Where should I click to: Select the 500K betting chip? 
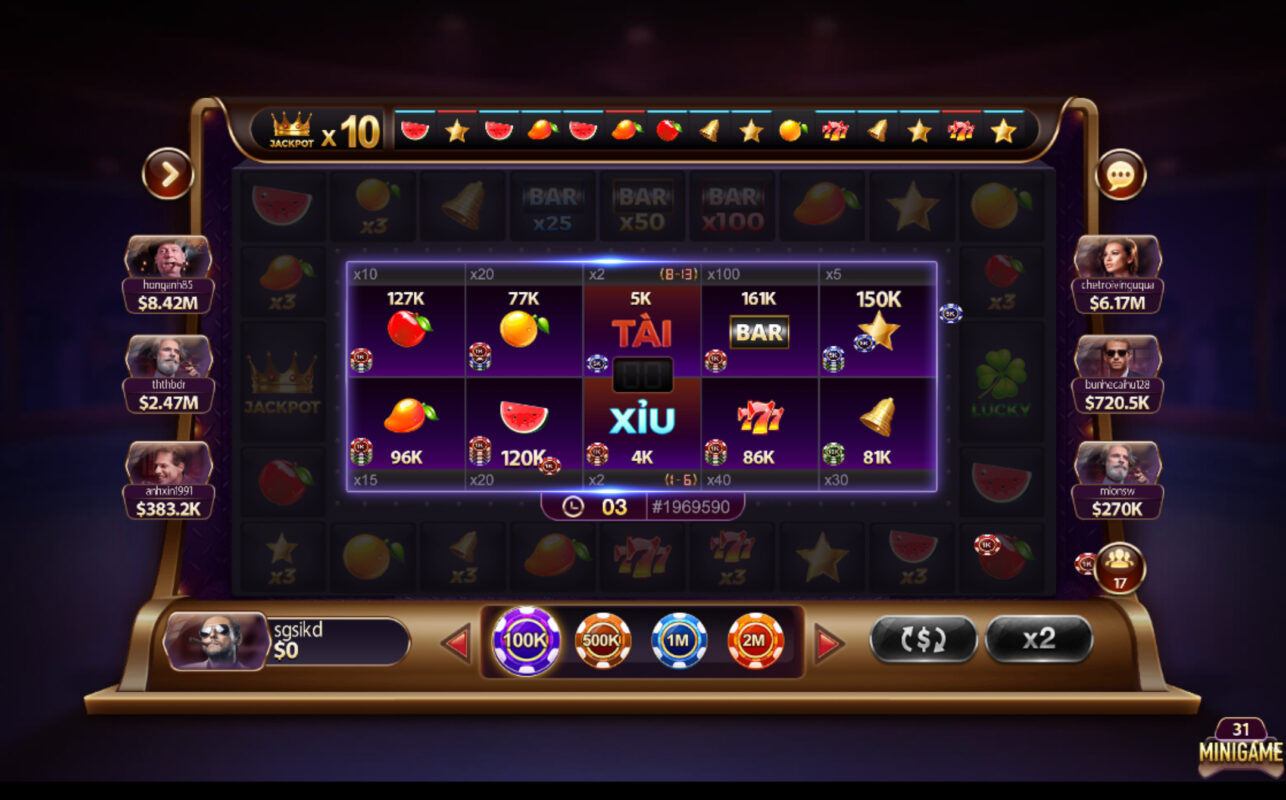coord(601,641)
